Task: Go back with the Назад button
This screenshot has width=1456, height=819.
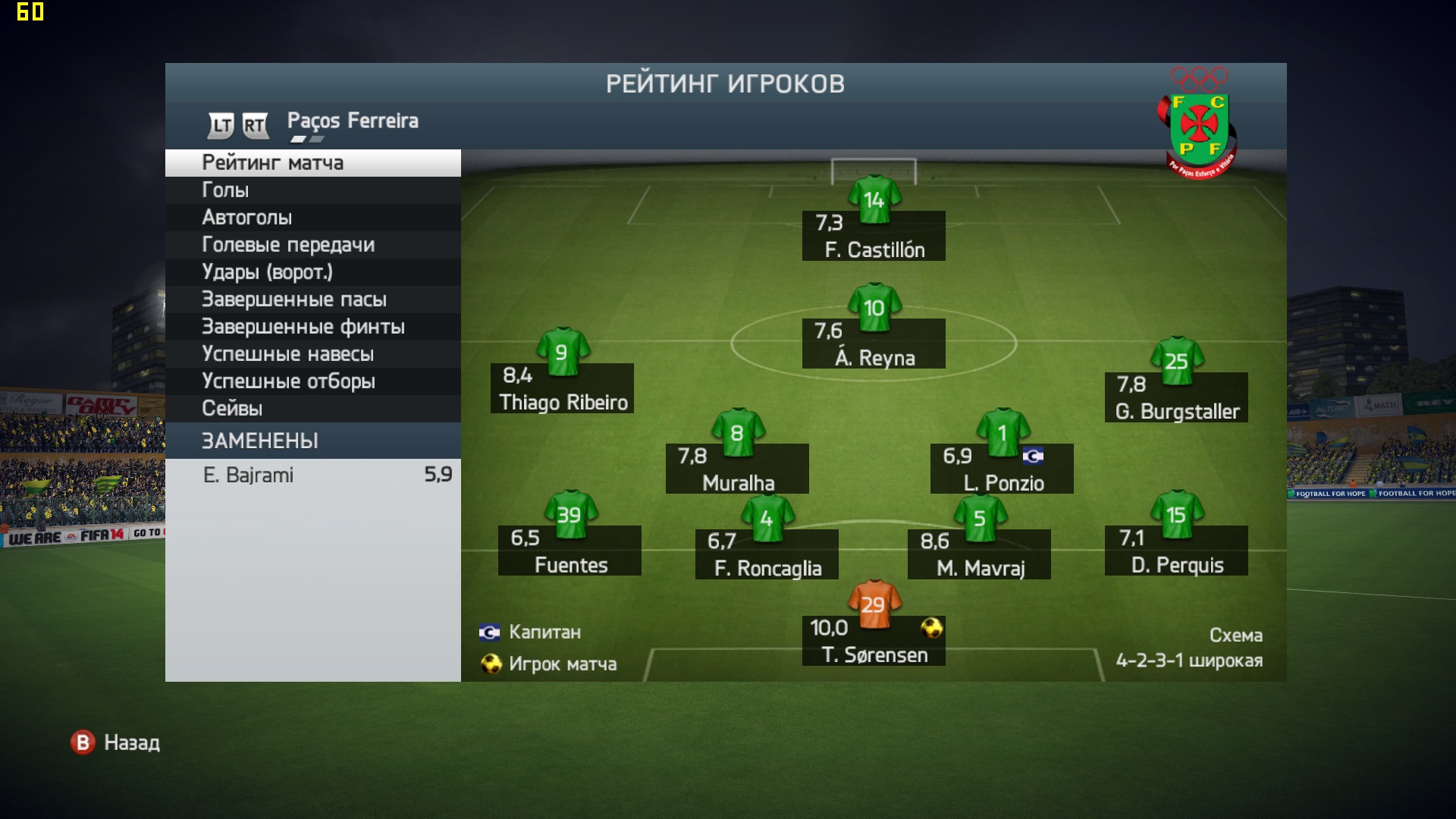Action: [116, 742]
